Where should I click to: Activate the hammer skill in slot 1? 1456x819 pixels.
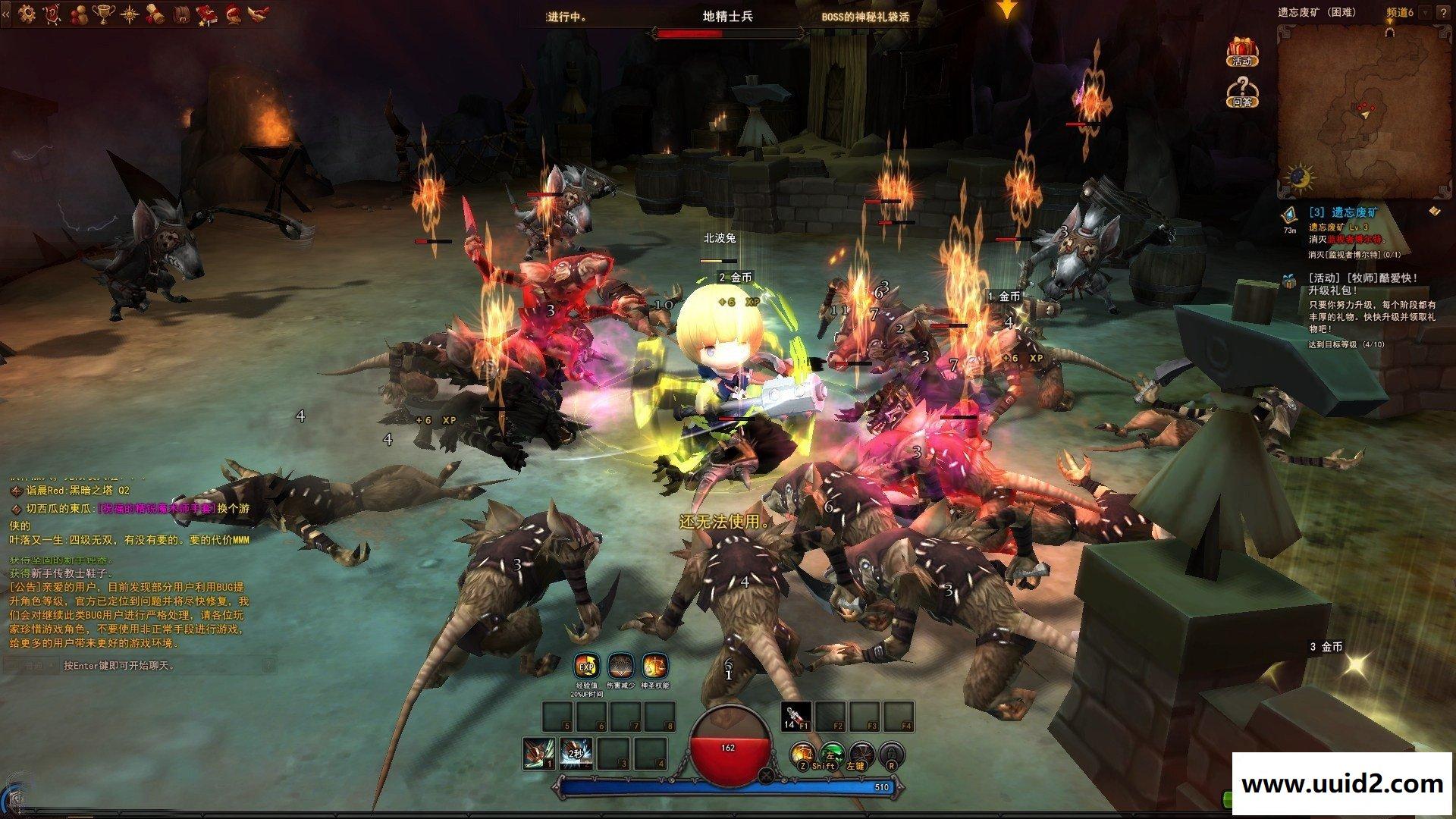[x=538, y=753]
